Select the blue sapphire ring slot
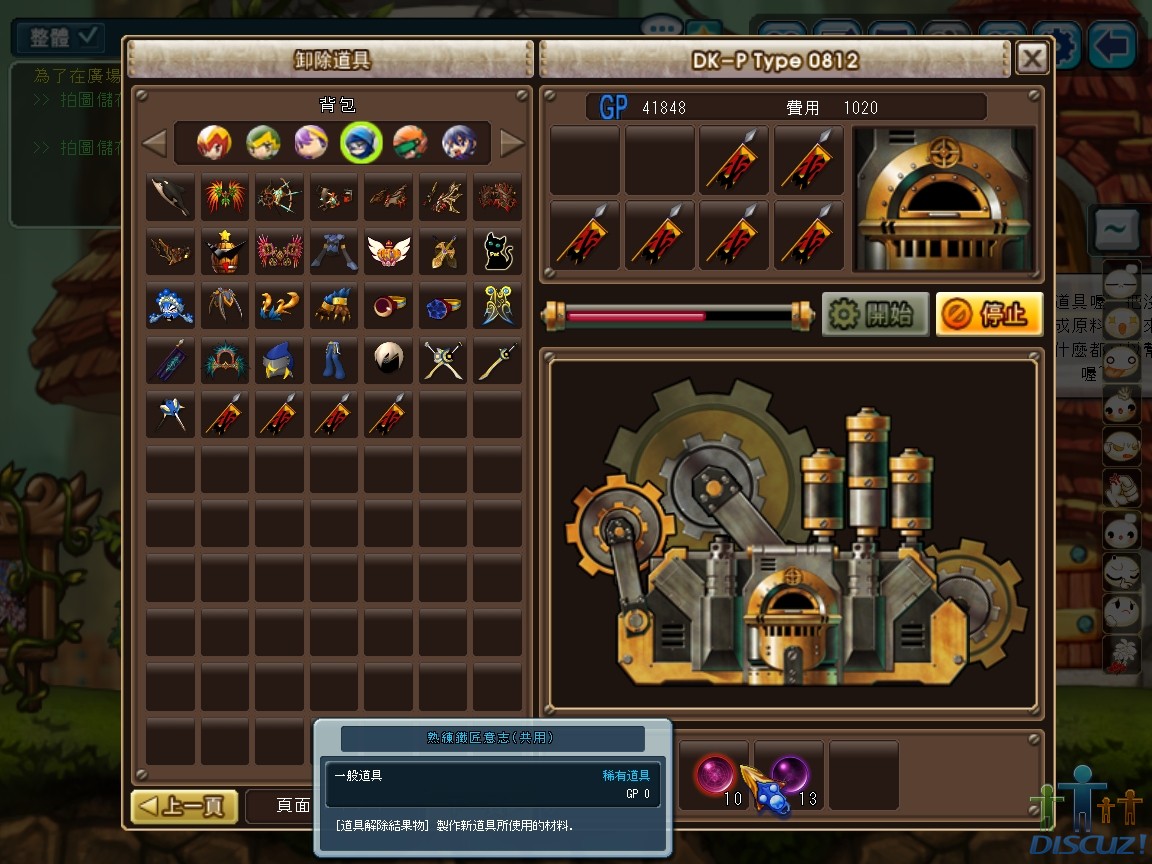 click(442, 305)
